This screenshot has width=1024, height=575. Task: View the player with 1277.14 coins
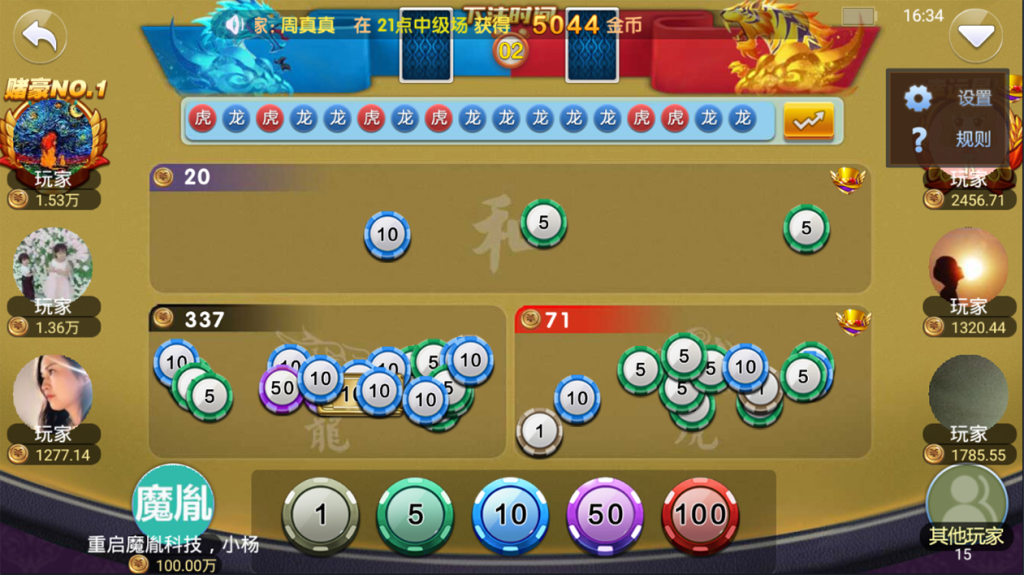[x=52, y=391]
